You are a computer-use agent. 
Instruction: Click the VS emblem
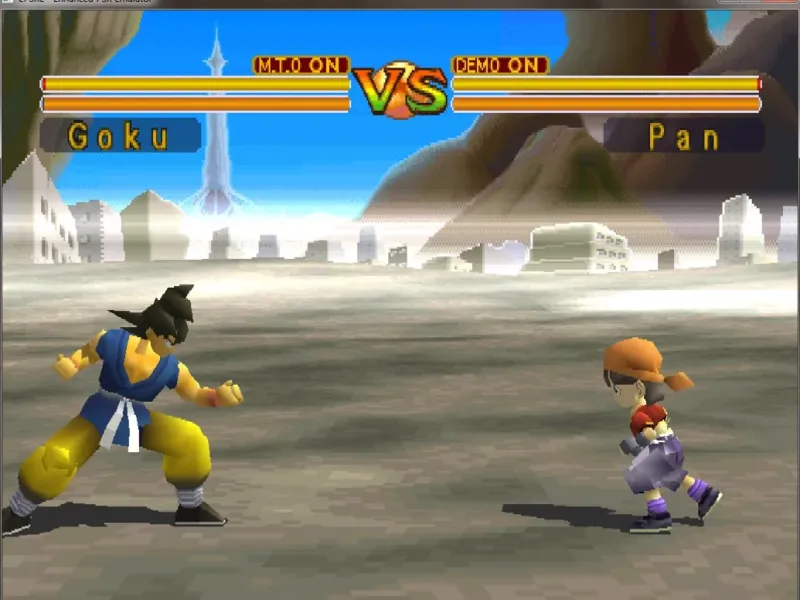pyautogui.click(x=400, y=90)
